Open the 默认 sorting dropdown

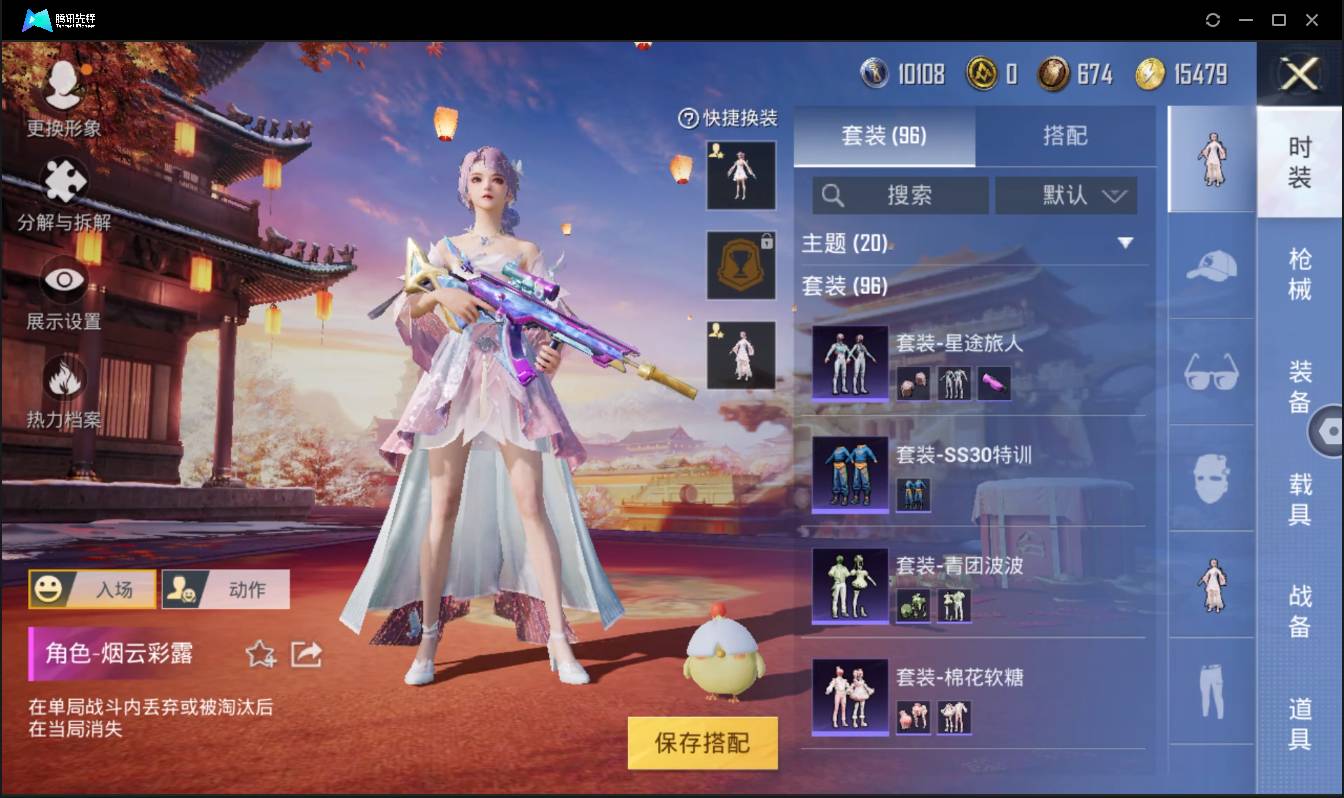[x=1067, y=196]
